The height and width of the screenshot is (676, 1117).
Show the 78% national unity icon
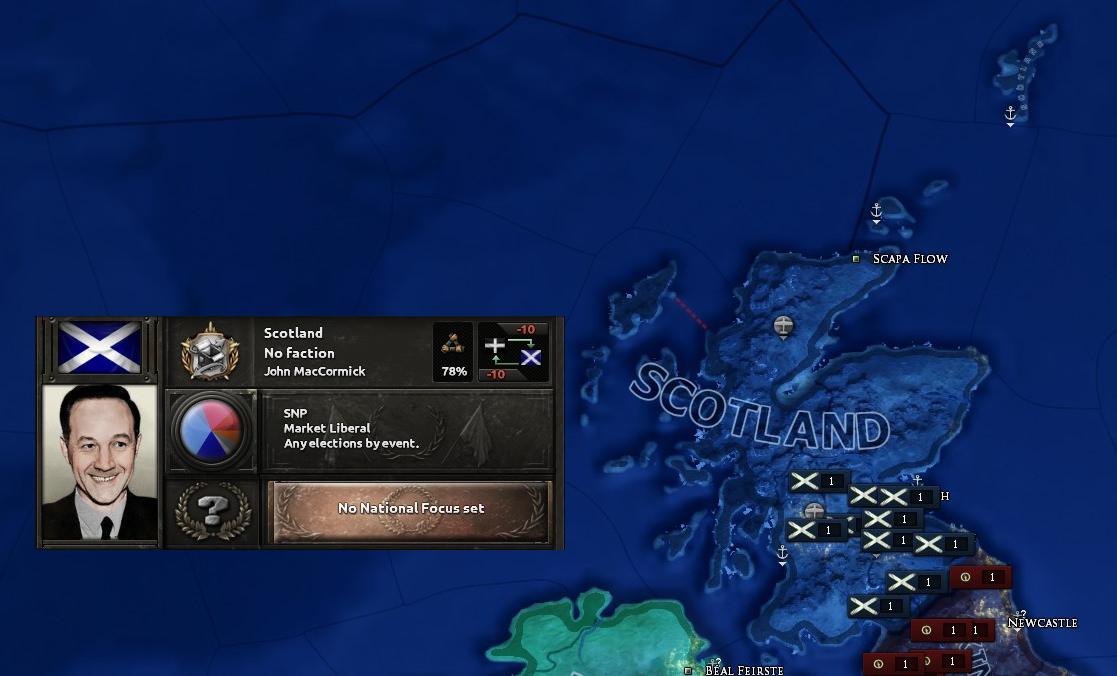click(x=453, y=352)
